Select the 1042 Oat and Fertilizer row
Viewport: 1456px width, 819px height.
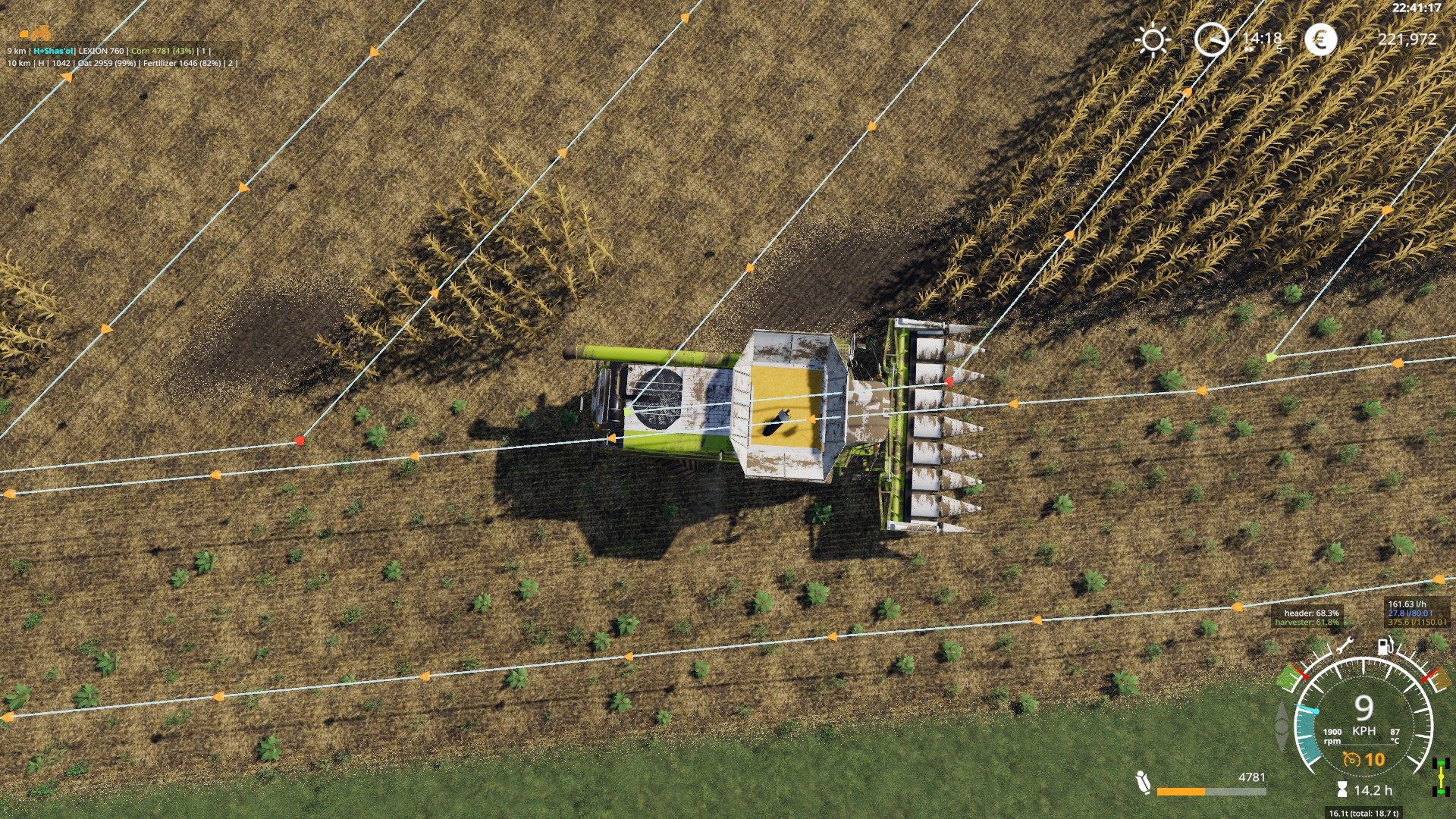pos(121,63)
